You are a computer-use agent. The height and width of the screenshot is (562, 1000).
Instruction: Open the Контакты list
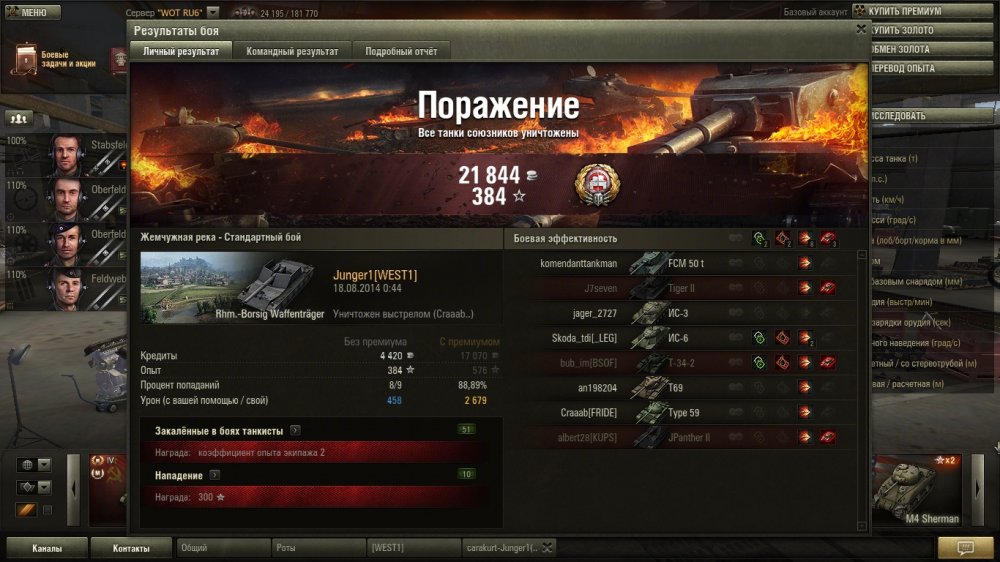point(131,548)
